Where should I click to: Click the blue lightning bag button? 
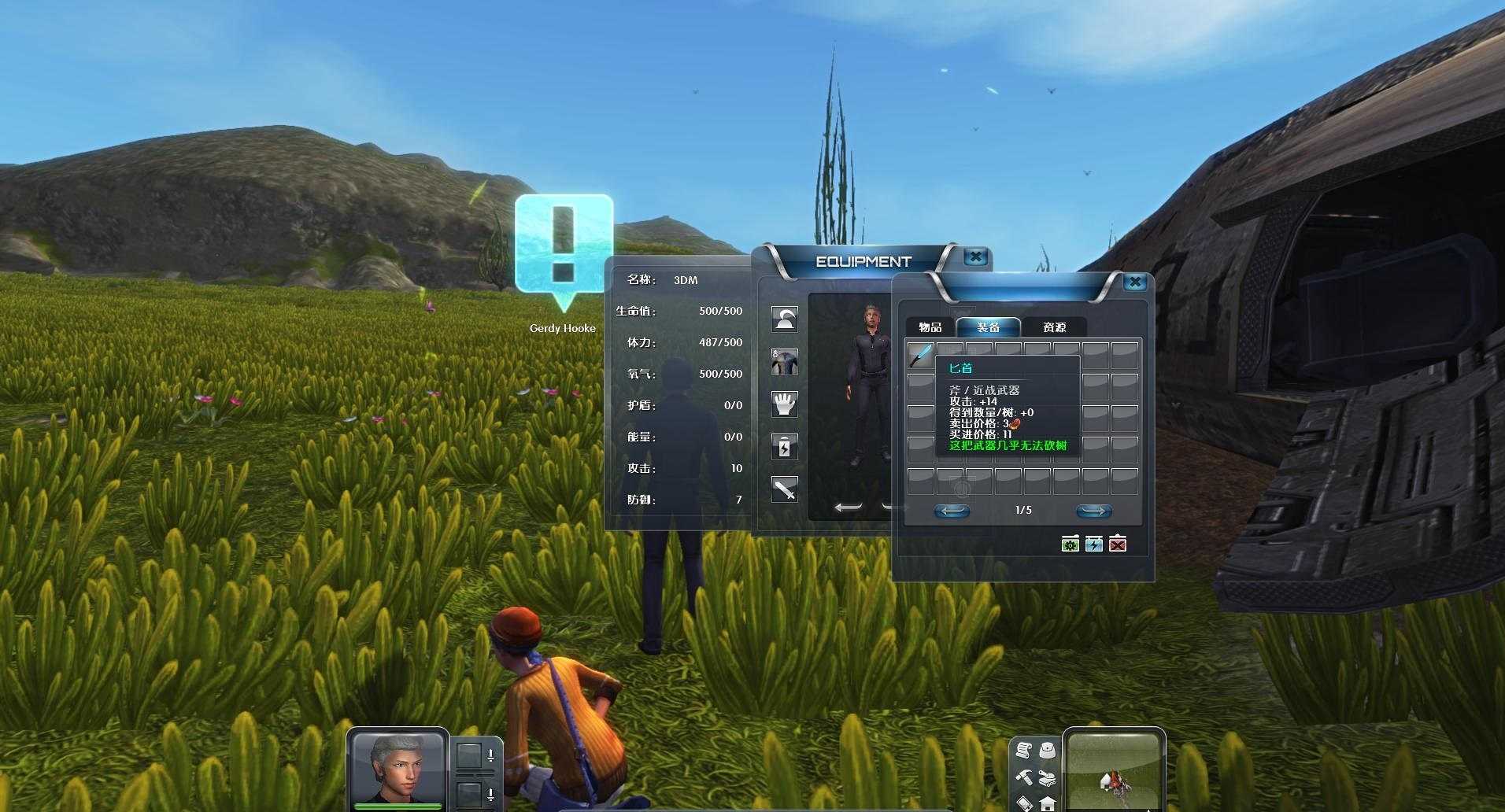coord(1093,544)
